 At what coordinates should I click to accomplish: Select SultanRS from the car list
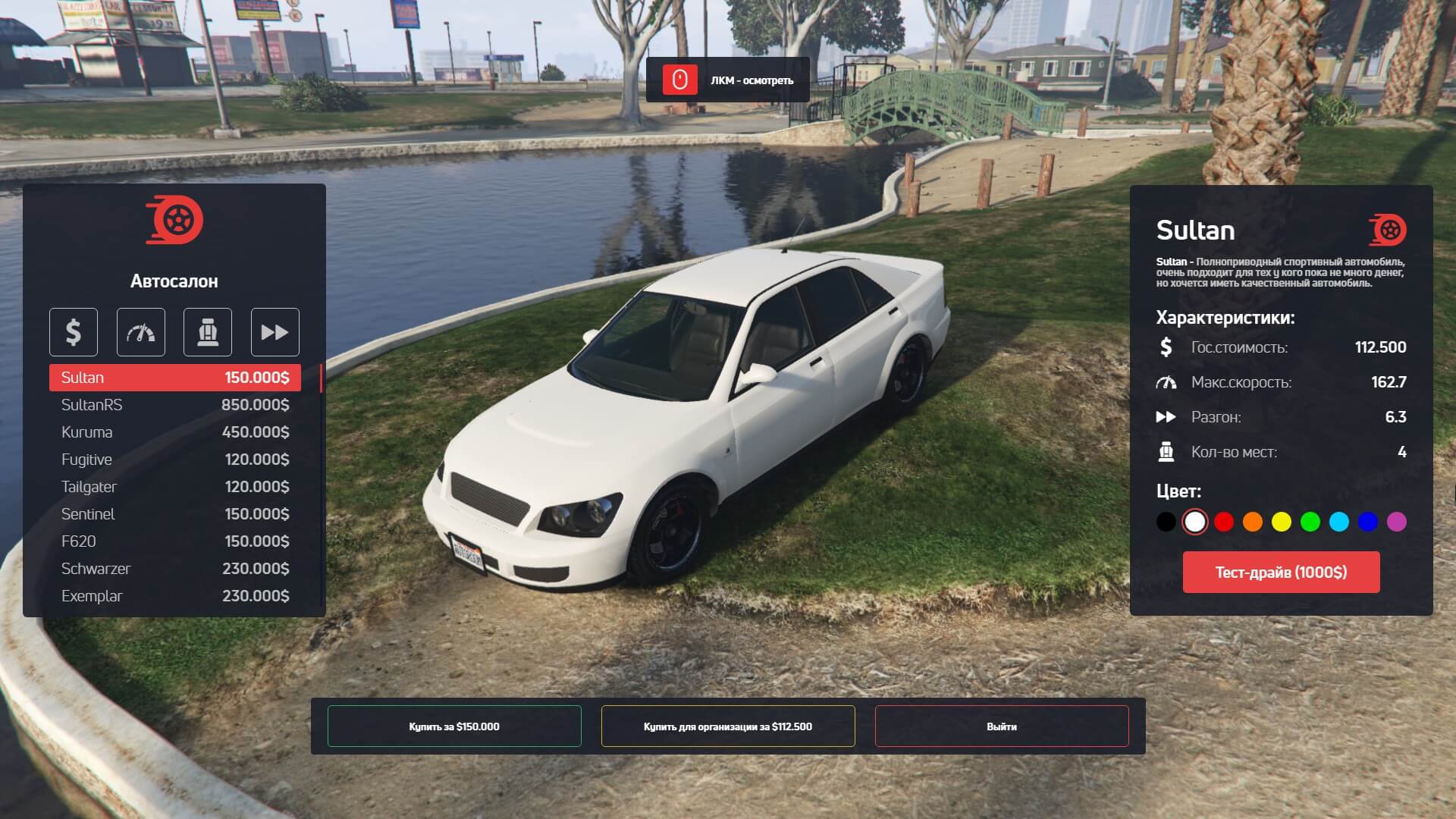(x=174, y=405)
